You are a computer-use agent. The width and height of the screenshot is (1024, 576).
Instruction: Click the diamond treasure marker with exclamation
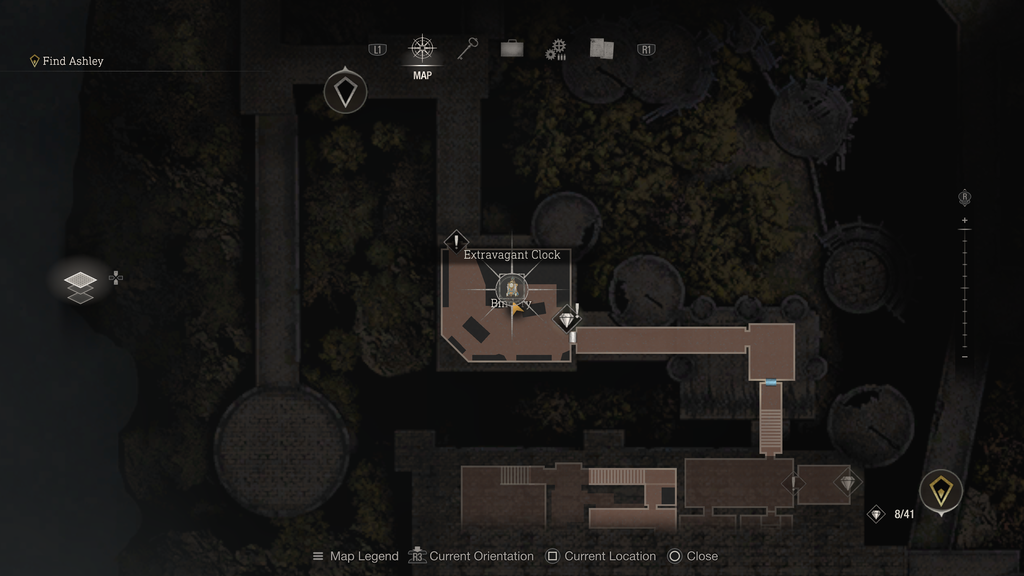click(568, 321)
